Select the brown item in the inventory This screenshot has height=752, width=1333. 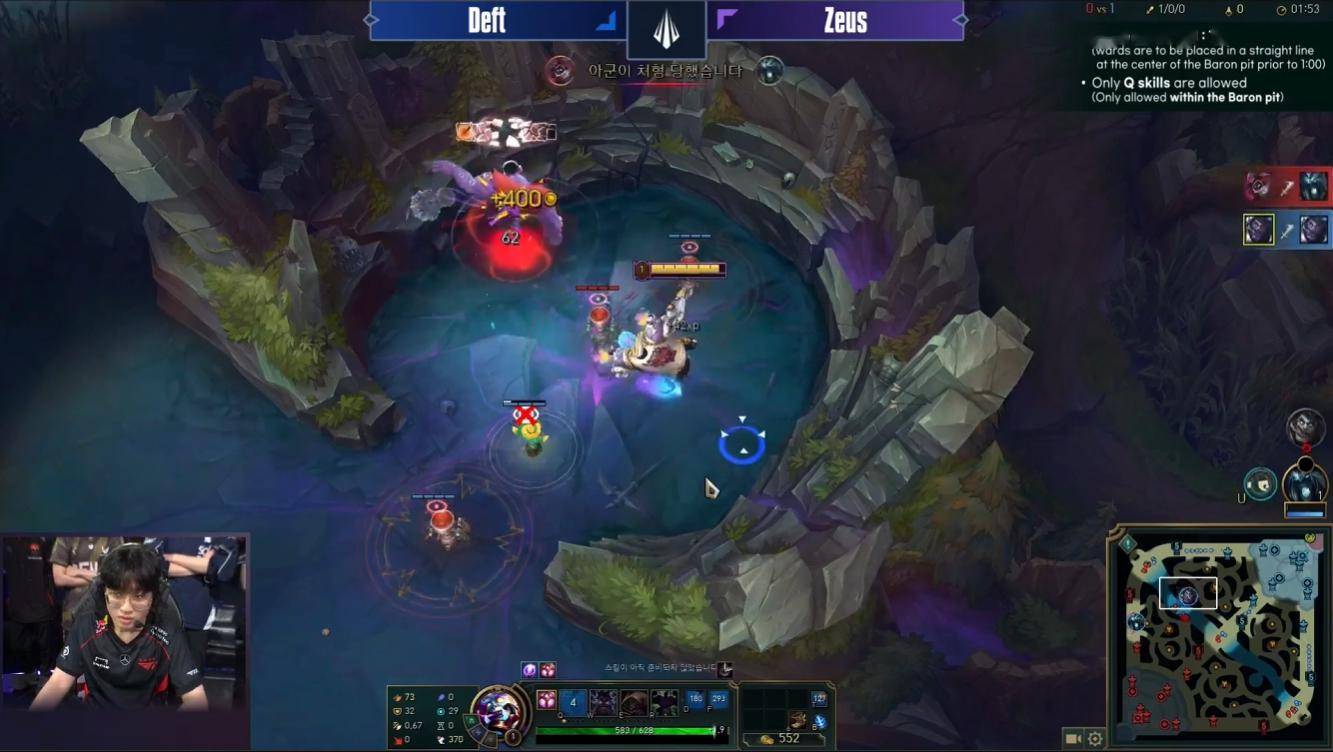pos(798,719)
